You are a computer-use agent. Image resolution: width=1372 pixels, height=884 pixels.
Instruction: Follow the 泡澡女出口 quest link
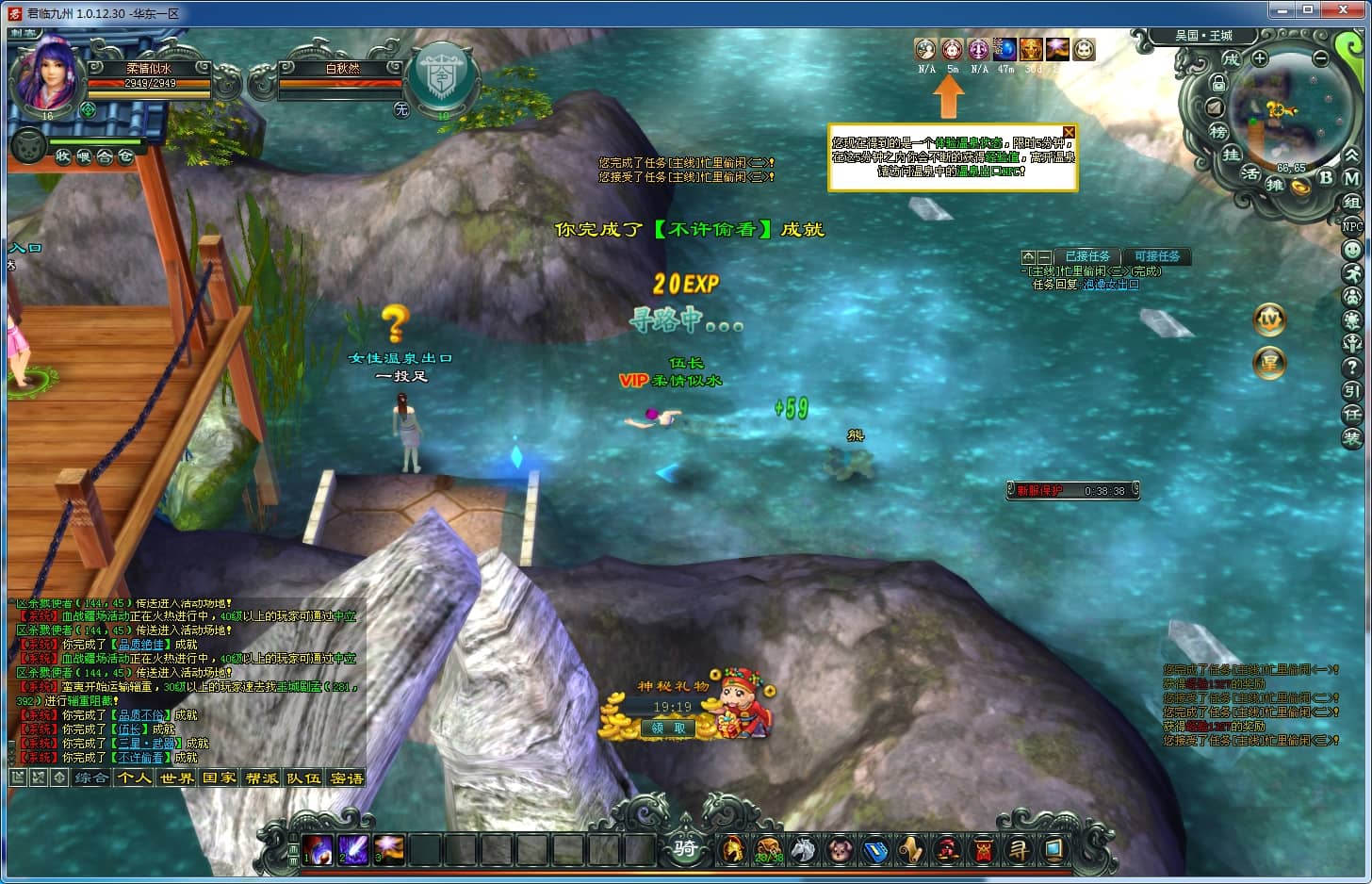tap(1110, 285)
